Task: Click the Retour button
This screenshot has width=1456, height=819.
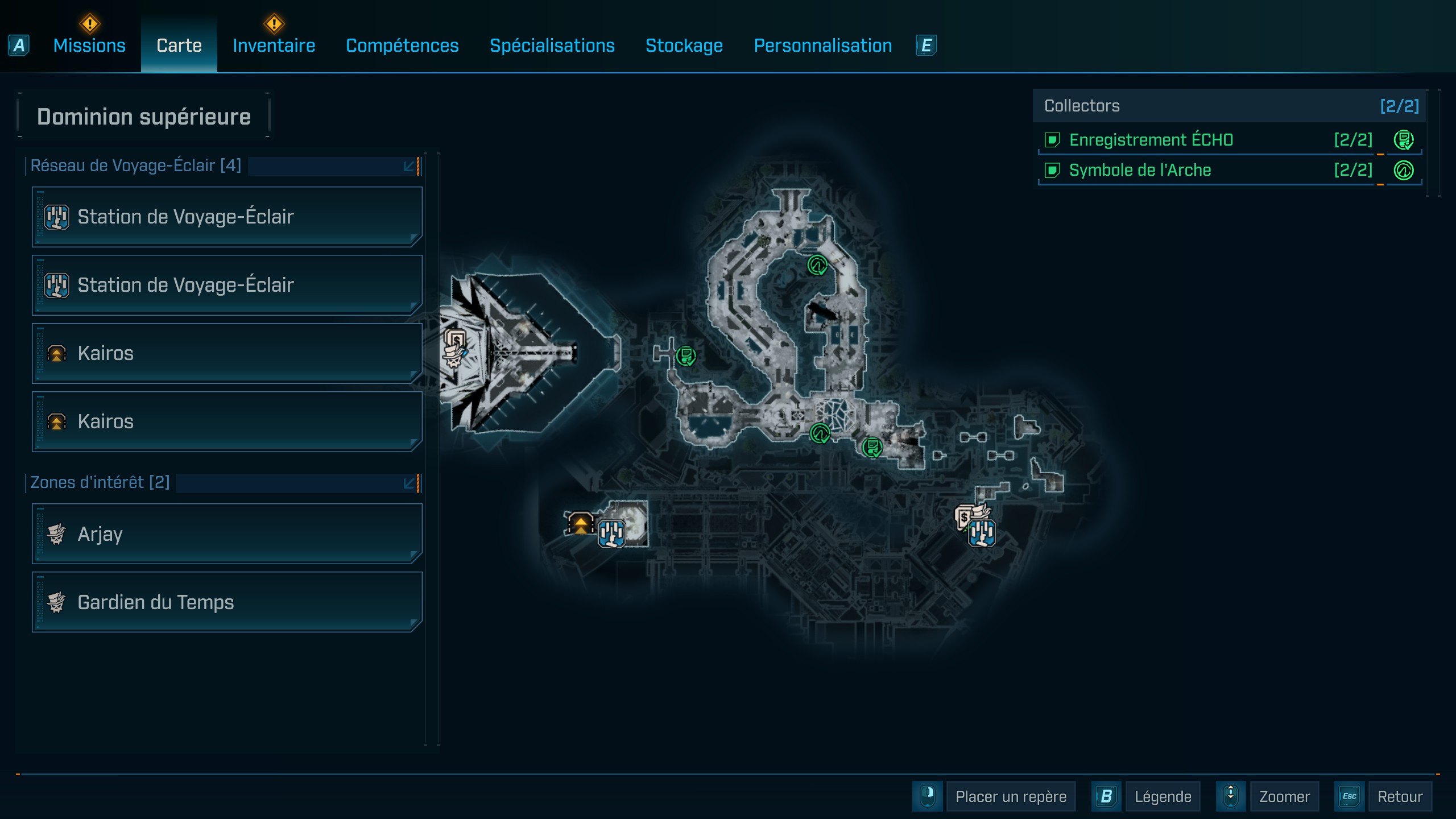Action: point(1399,796)
